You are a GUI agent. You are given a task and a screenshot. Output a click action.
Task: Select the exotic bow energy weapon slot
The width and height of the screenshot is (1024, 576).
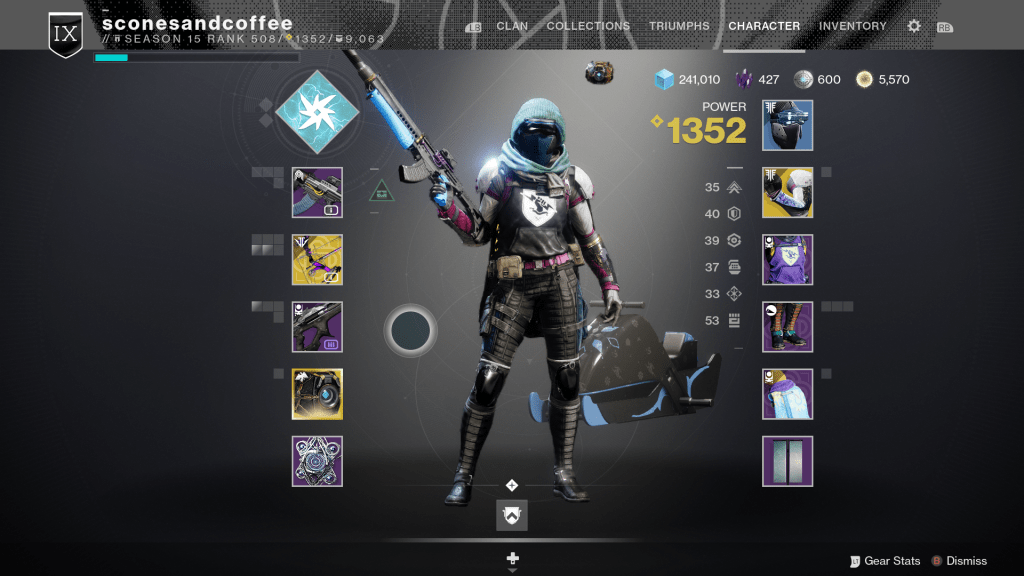coord(317,260)
